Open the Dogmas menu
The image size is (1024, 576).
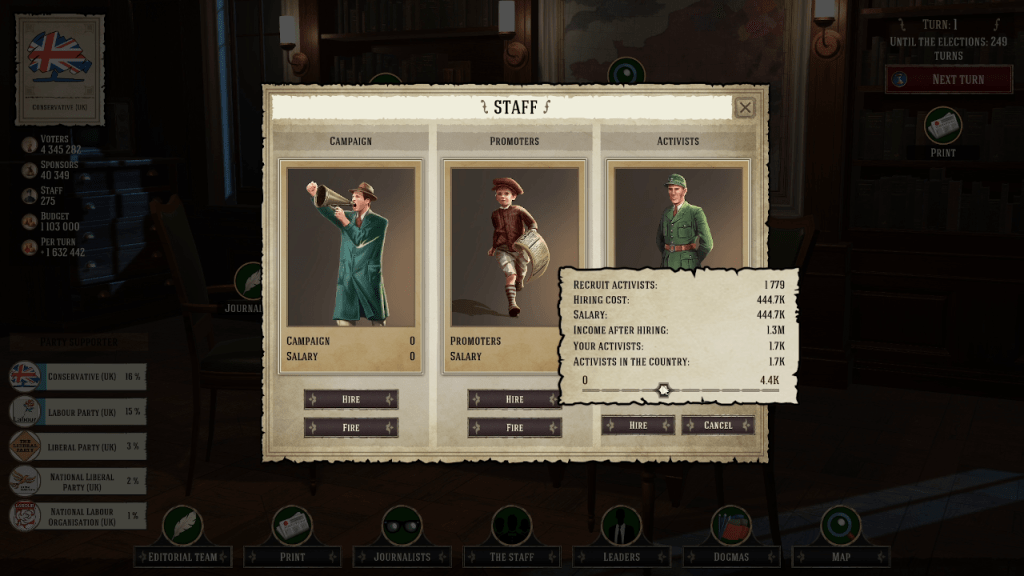(x=731, y=556)
